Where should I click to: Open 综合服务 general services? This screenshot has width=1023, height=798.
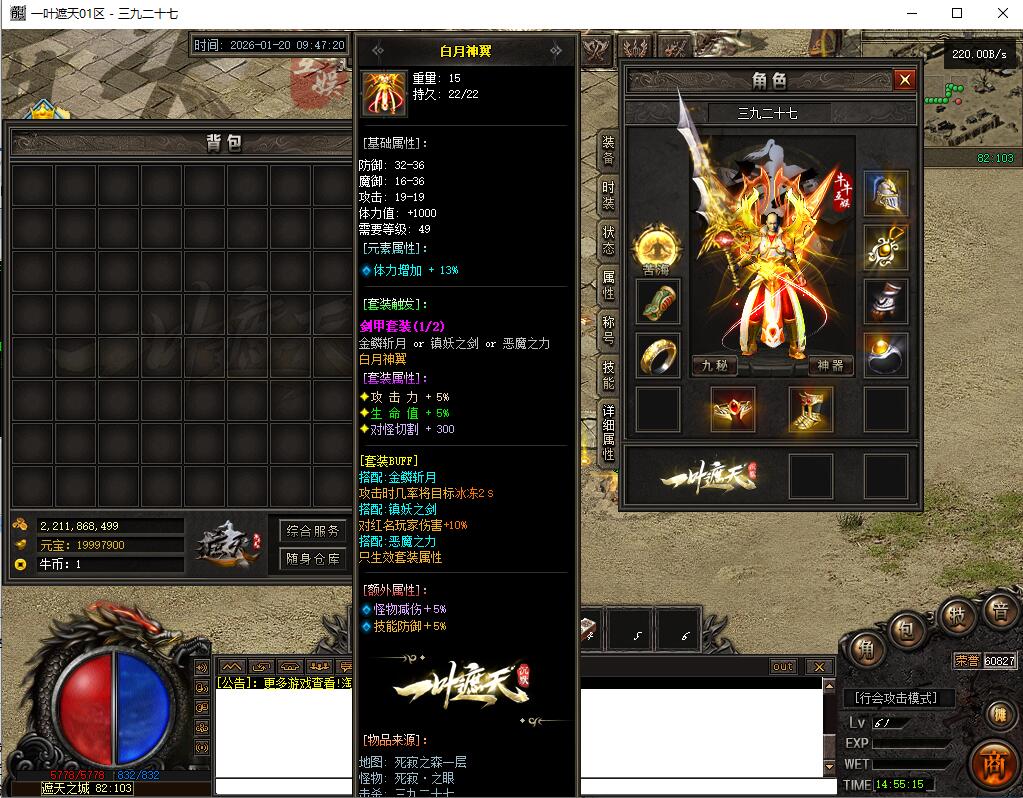[x=313, y=530]
